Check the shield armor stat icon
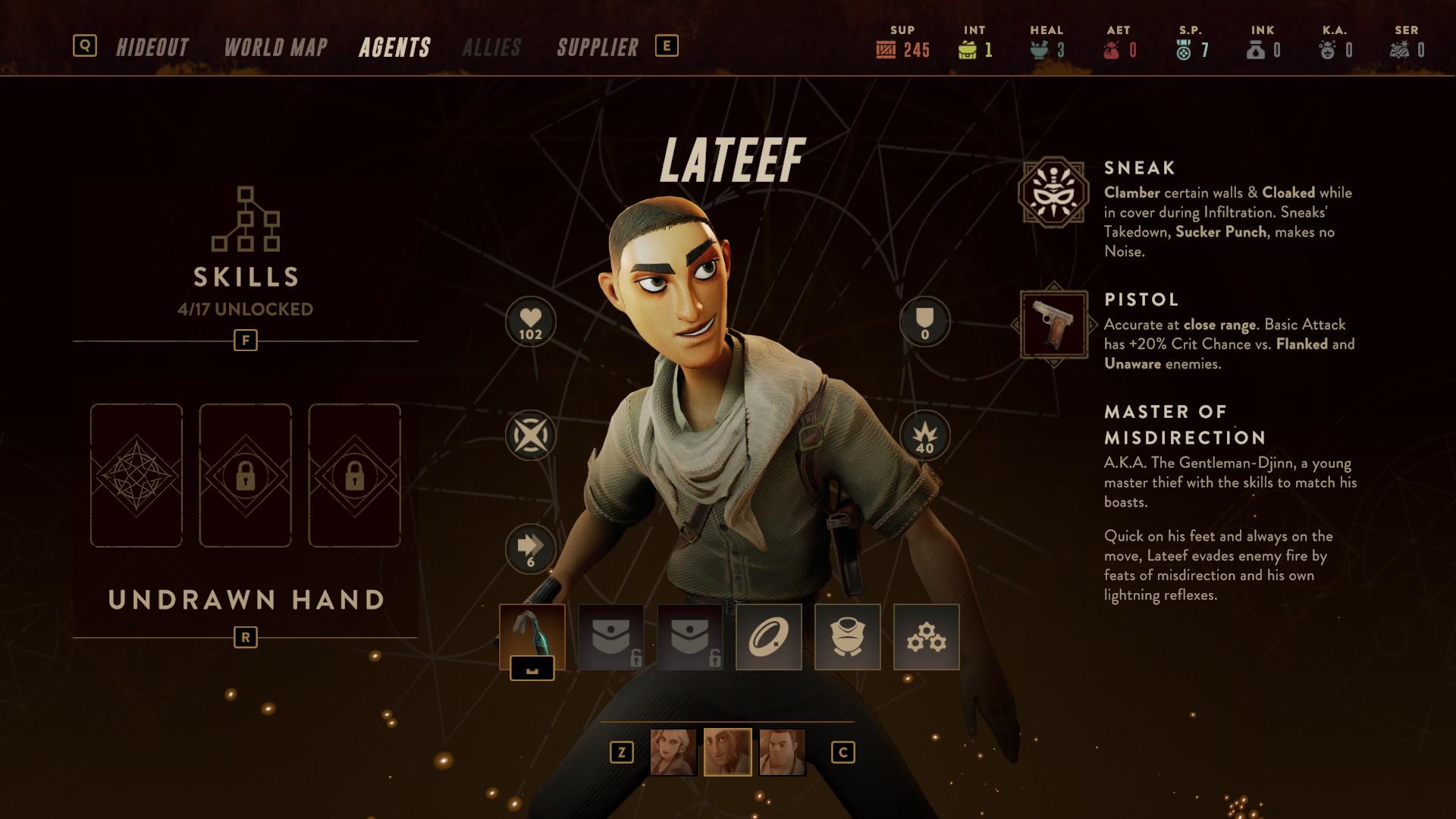Image resolution: width=1456 pixels, height=819 pixels. click(924, 322)
